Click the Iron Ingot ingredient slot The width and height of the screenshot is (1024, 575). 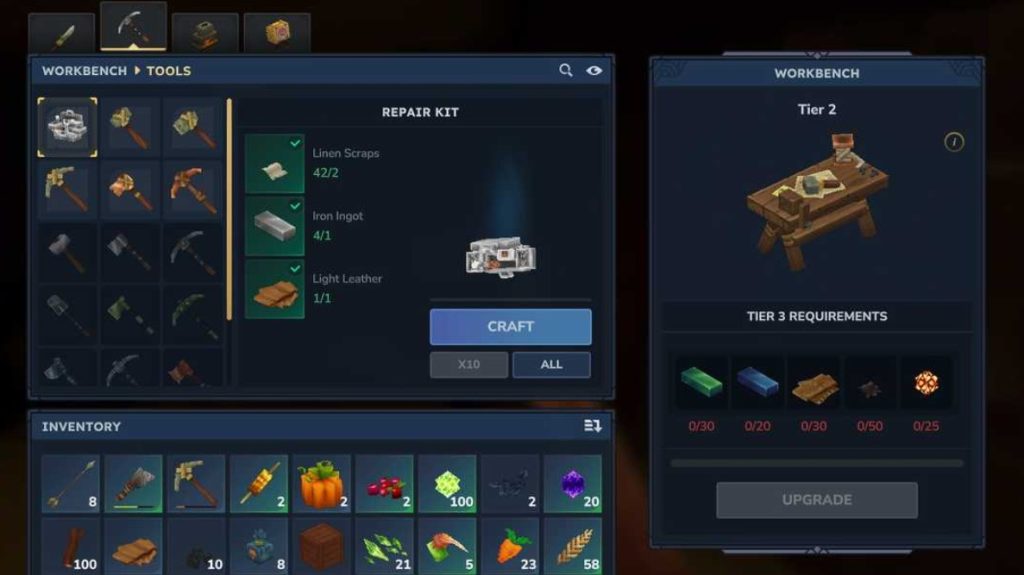tap(275, 226)
